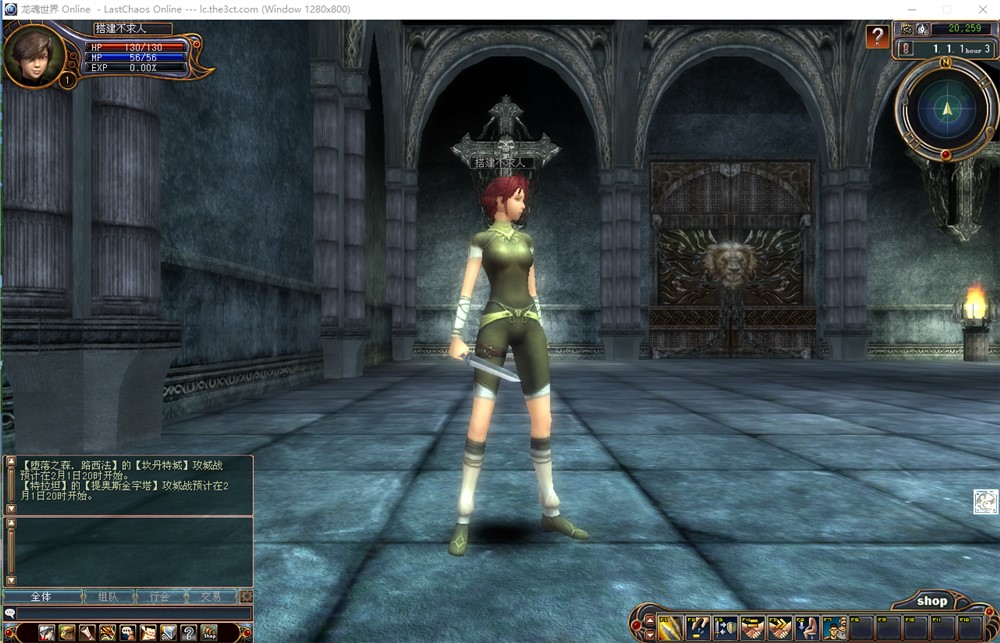This screenshot has width=1000, height=643.
Task: Switch to the 全体 chat tab
Action: [41, 597]
